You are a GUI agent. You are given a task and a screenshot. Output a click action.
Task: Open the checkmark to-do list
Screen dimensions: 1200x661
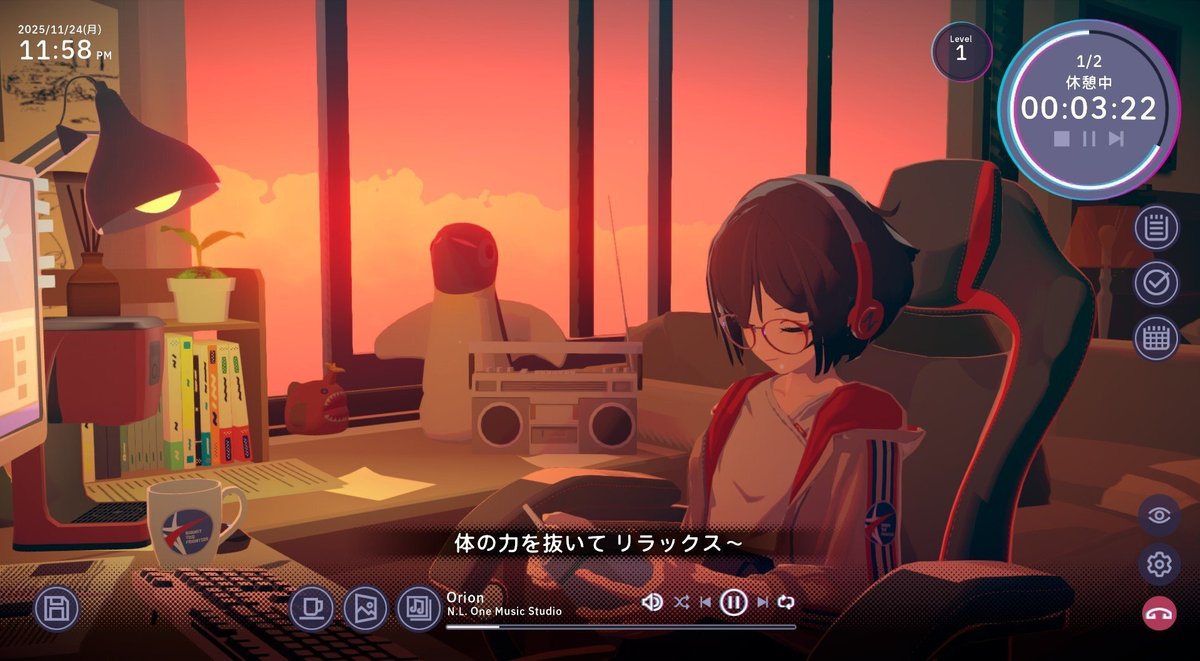(x=1156, y=283)
